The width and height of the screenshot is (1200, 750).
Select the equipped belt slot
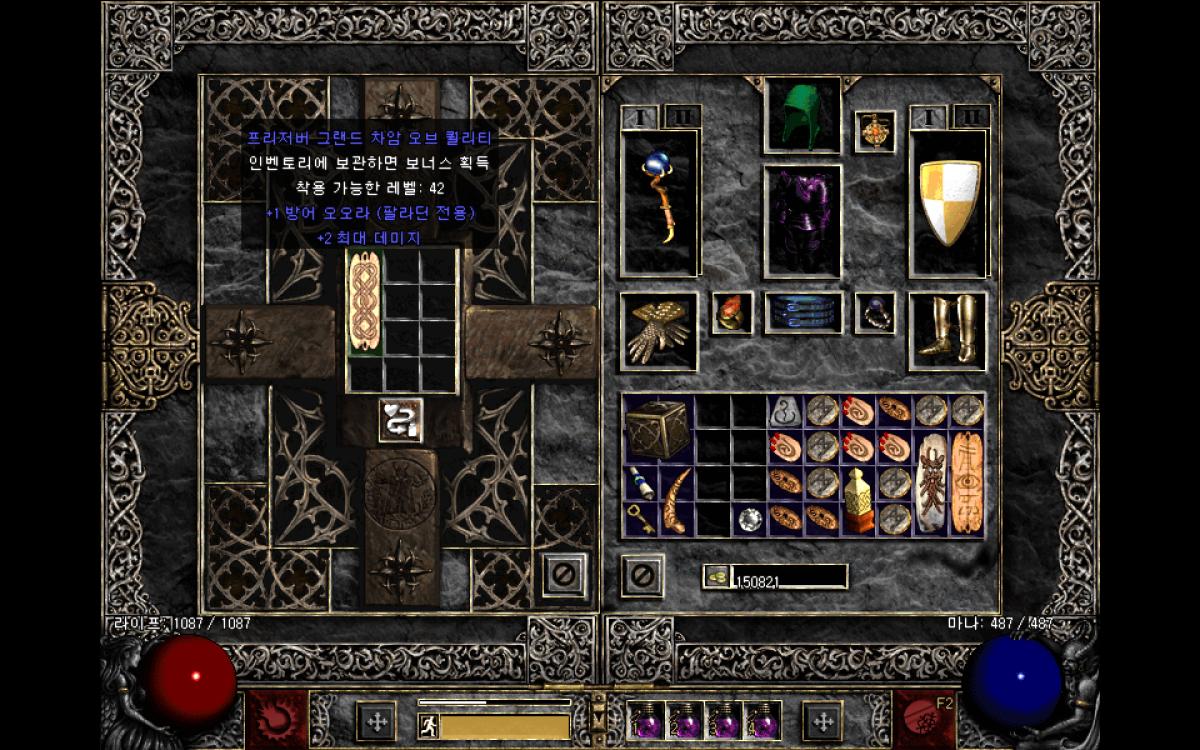(x=804, y=313)
